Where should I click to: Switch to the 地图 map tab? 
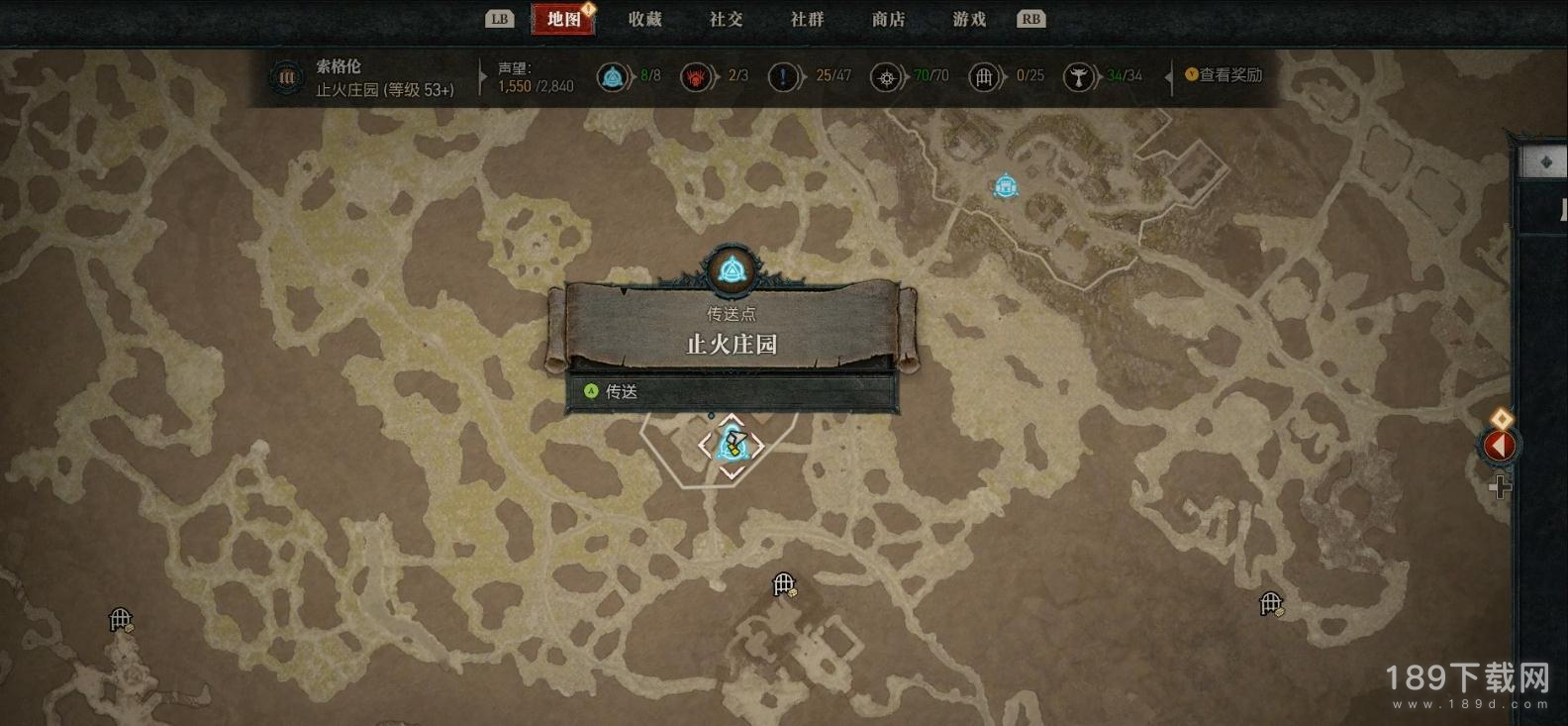(563, 19)
